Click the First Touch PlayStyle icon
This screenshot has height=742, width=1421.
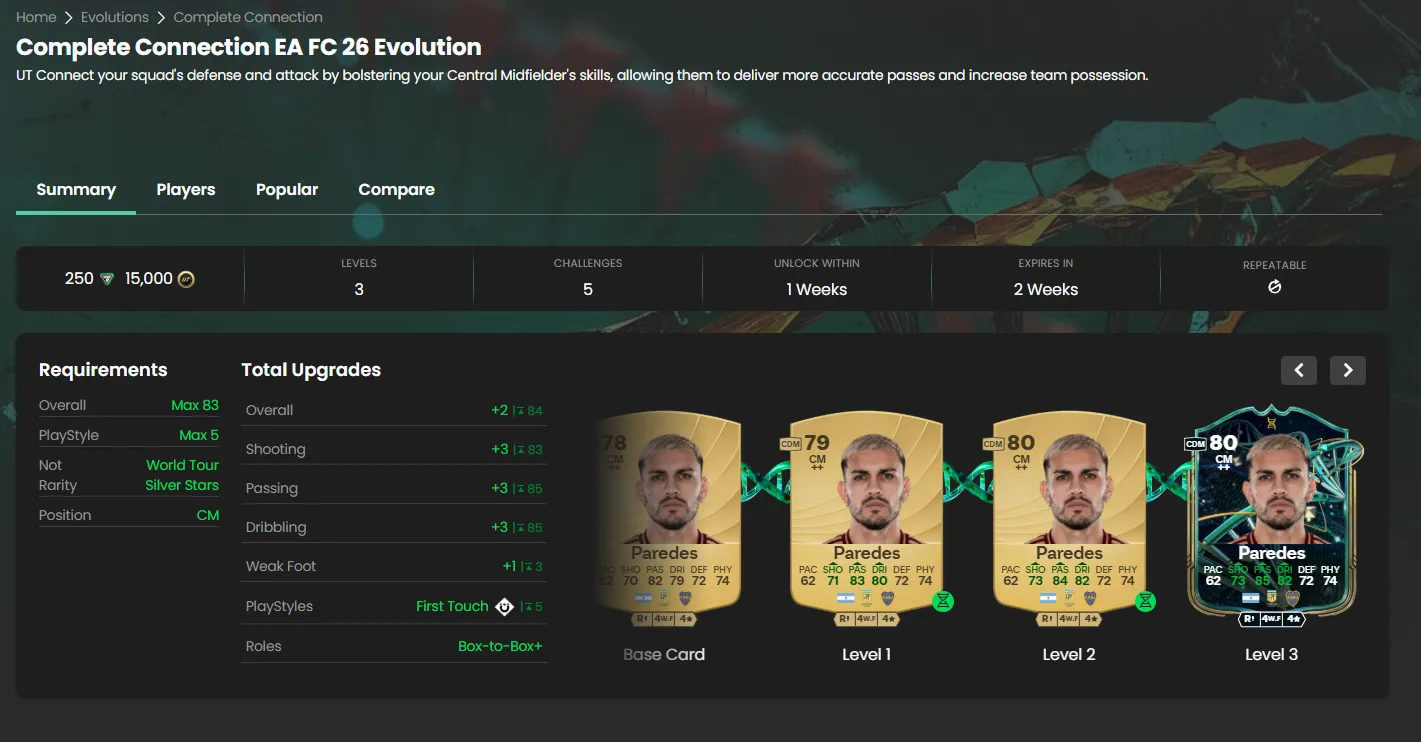click(x=504, y=606)
